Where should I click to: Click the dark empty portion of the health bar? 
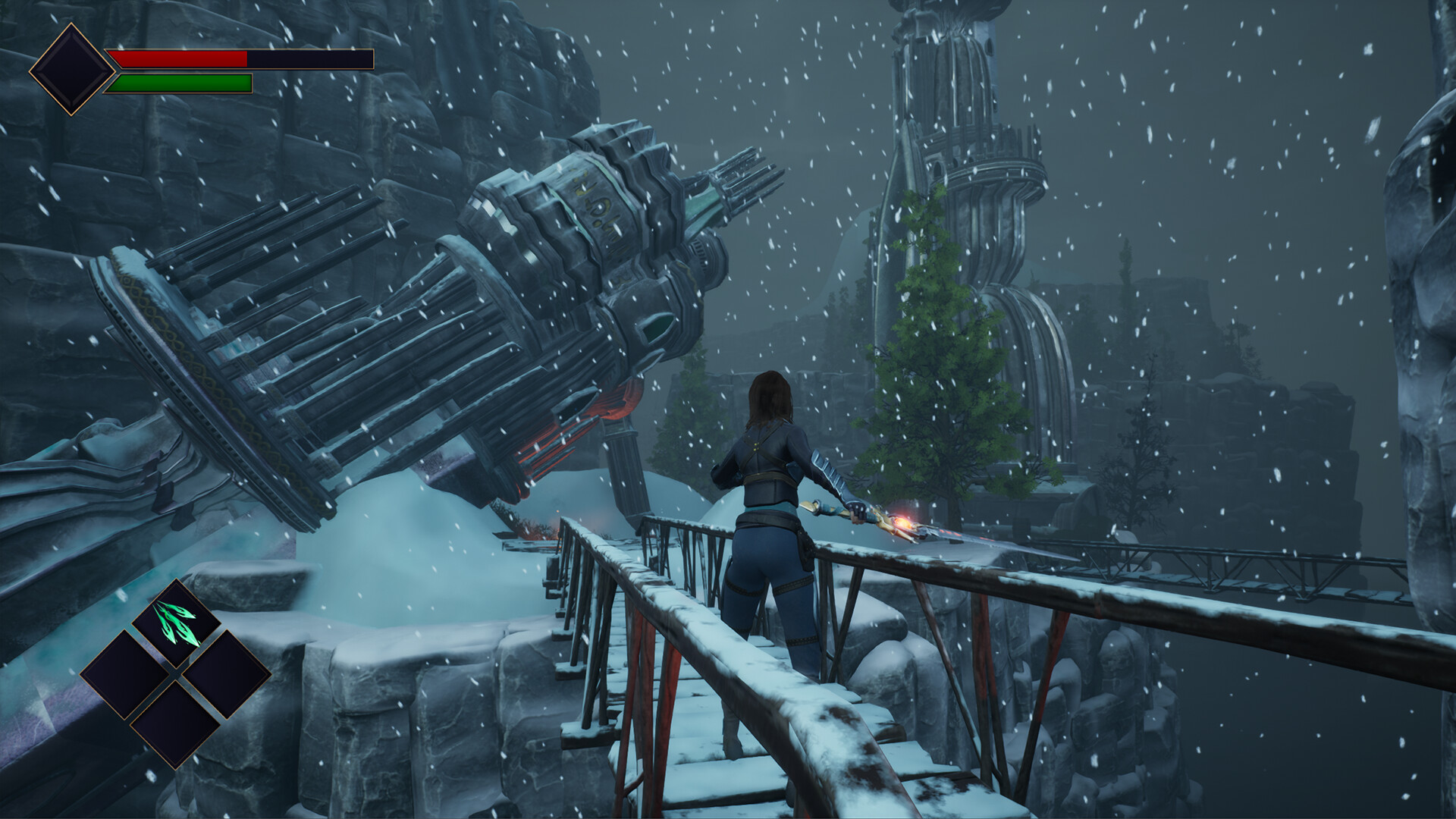coord(311,57)
